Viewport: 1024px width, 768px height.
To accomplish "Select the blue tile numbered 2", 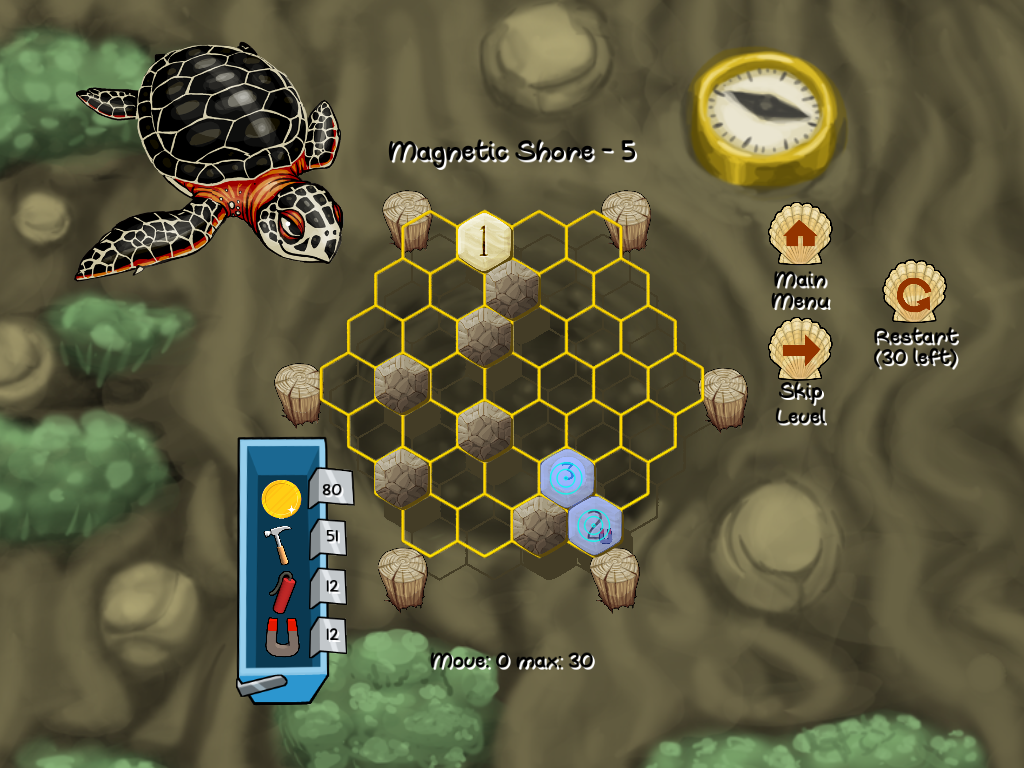I will (595, 523).
